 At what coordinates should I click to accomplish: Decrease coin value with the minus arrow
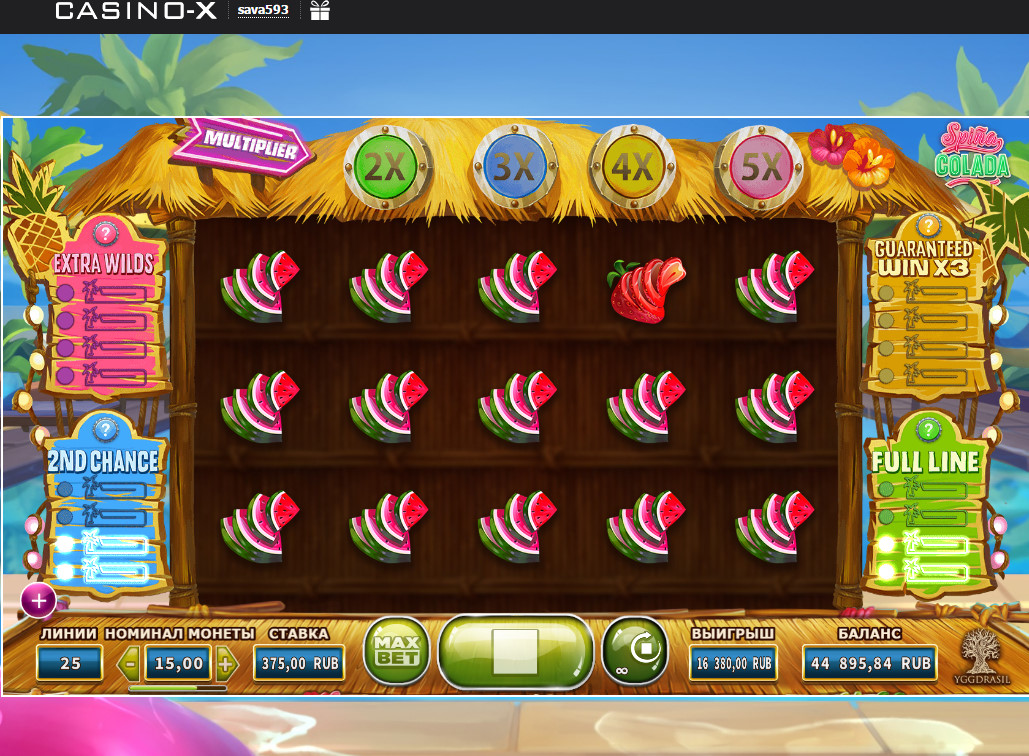[x=130, y=662]
